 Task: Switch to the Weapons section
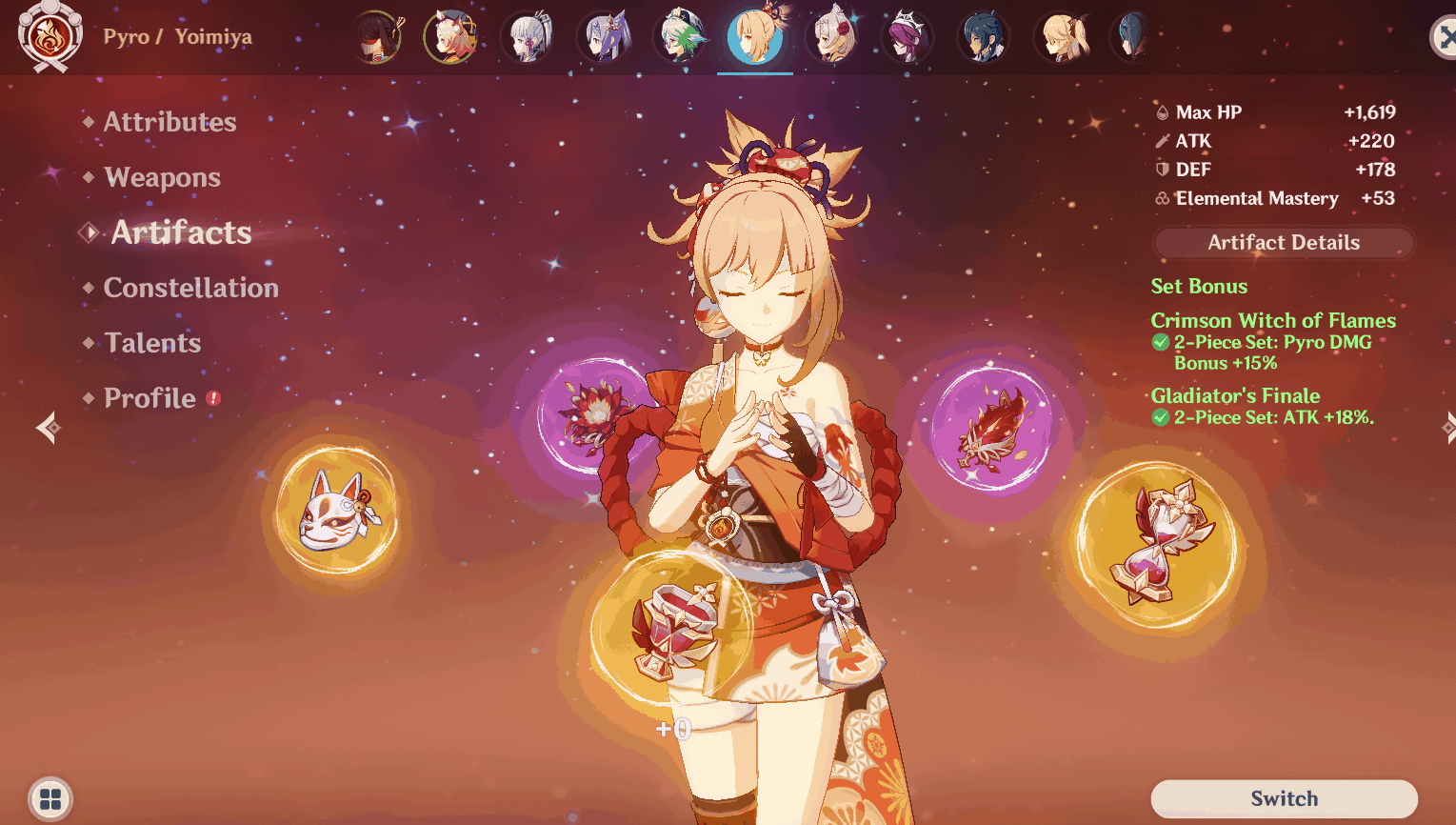[163, 177]
